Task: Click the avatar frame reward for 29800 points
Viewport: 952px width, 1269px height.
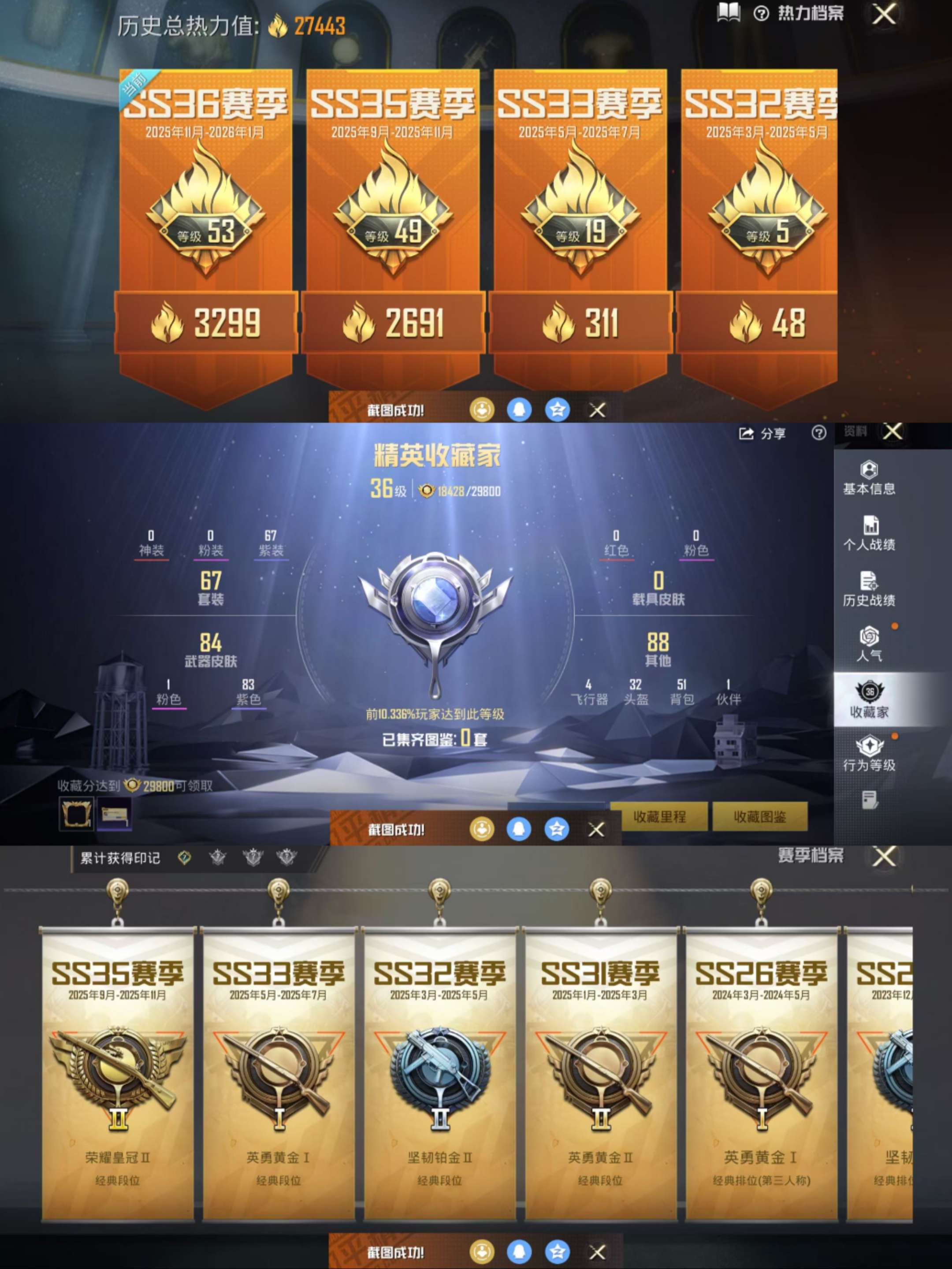Action: click(x=76, y=813)
